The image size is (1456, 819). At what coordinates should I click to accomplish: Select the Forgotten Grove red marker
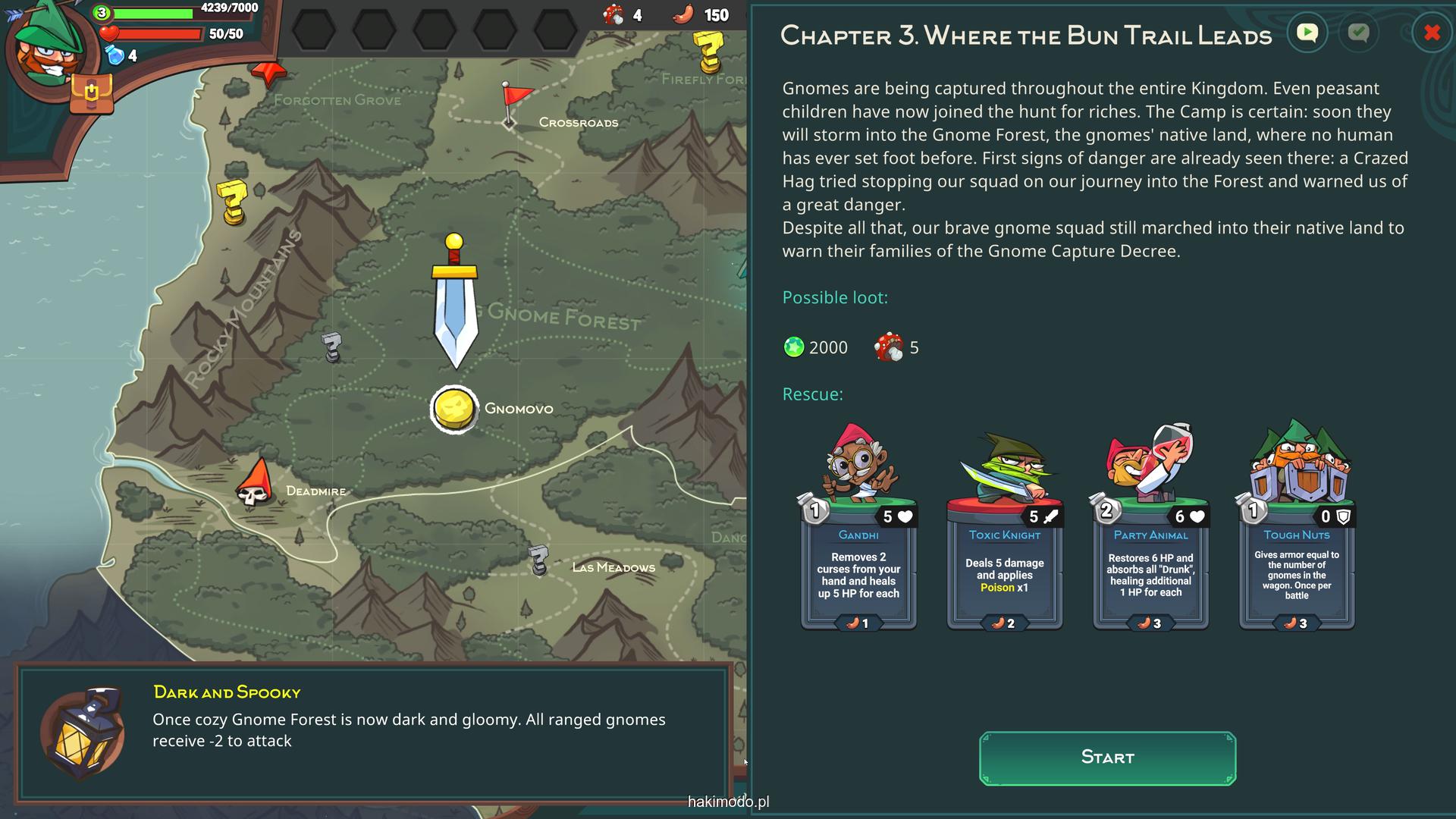(269, 74)
